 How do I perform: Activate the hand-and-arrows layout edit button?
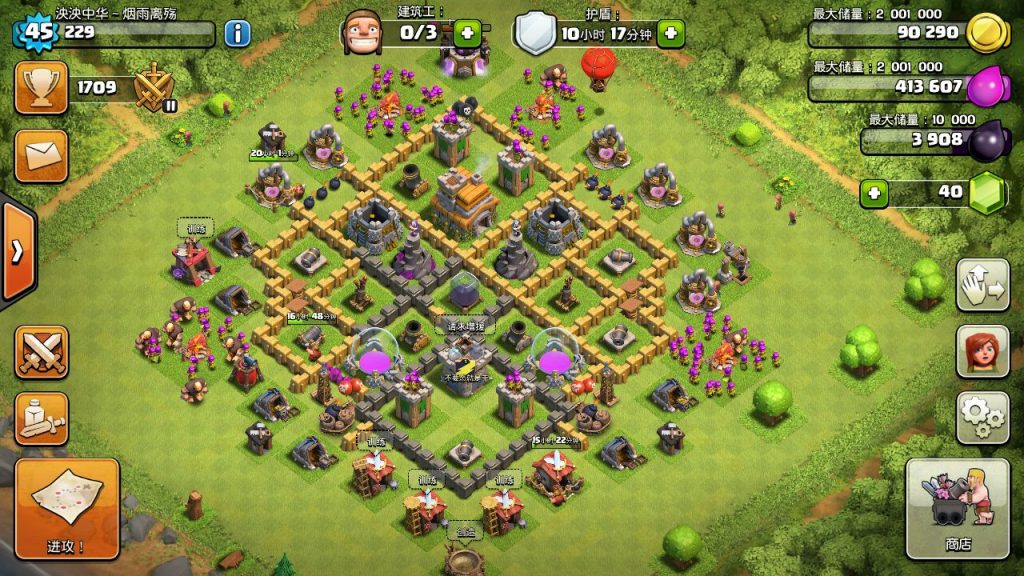[x=982, y=285]
